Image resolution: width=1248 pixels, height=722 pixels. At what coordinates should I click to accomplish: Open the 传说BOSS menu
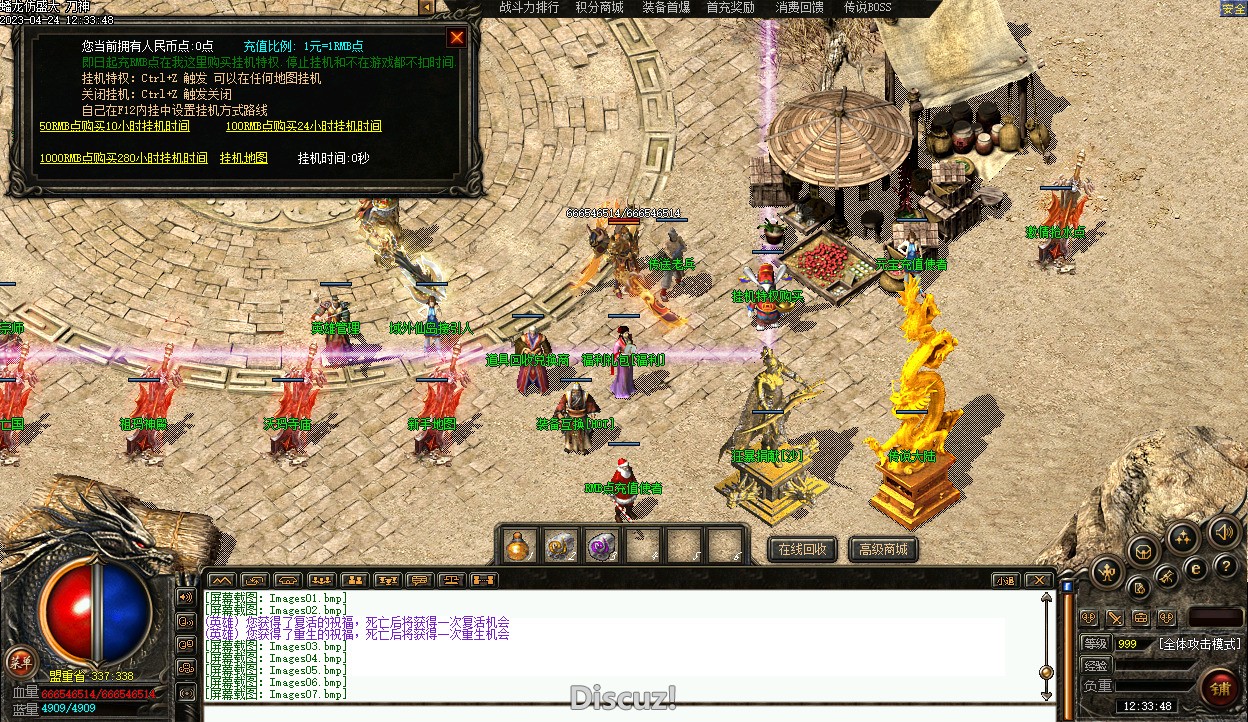click(867, 8)
